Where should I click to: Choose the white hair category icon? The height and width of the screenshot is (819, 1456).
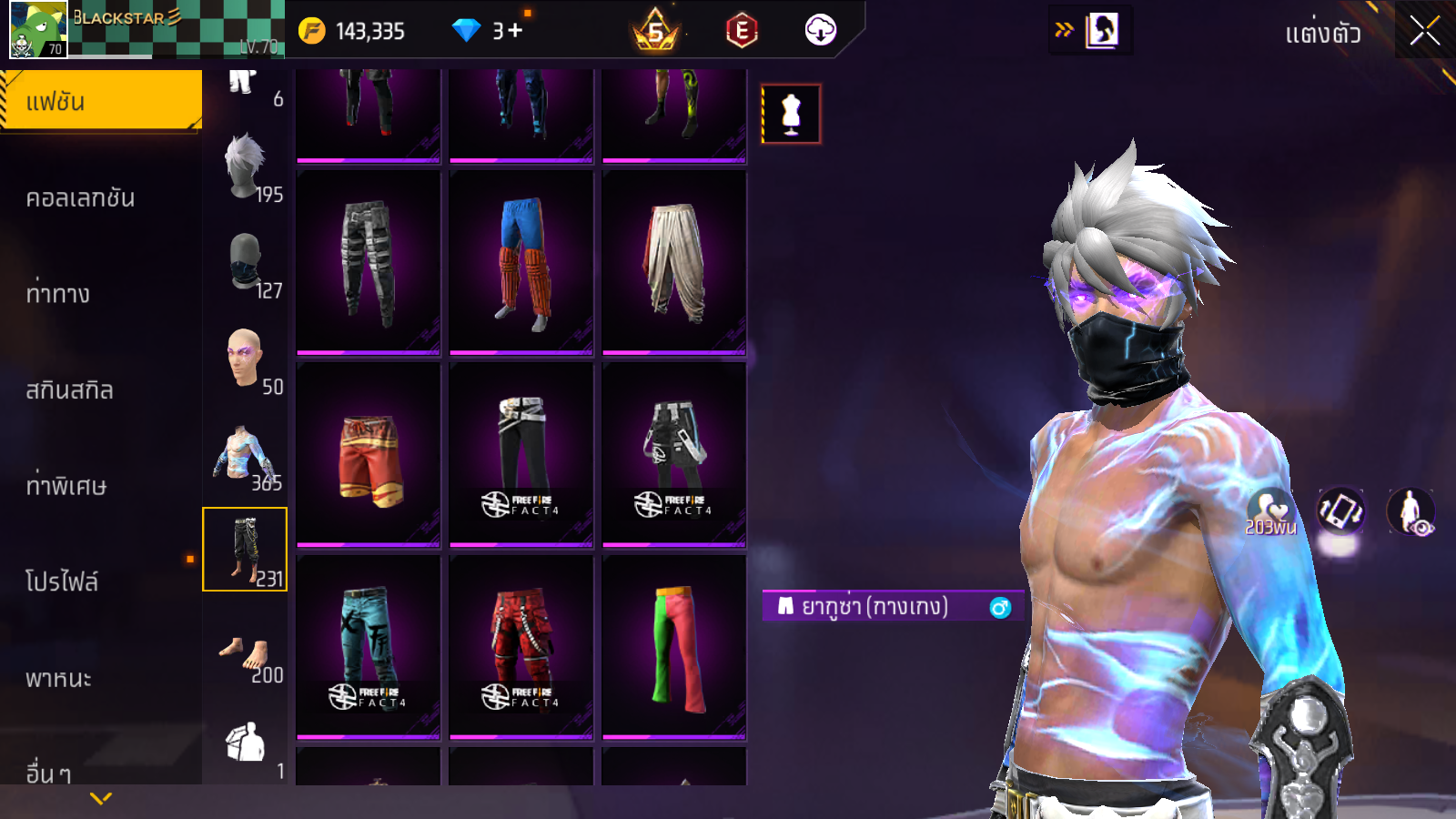click(x=245, y=166)
